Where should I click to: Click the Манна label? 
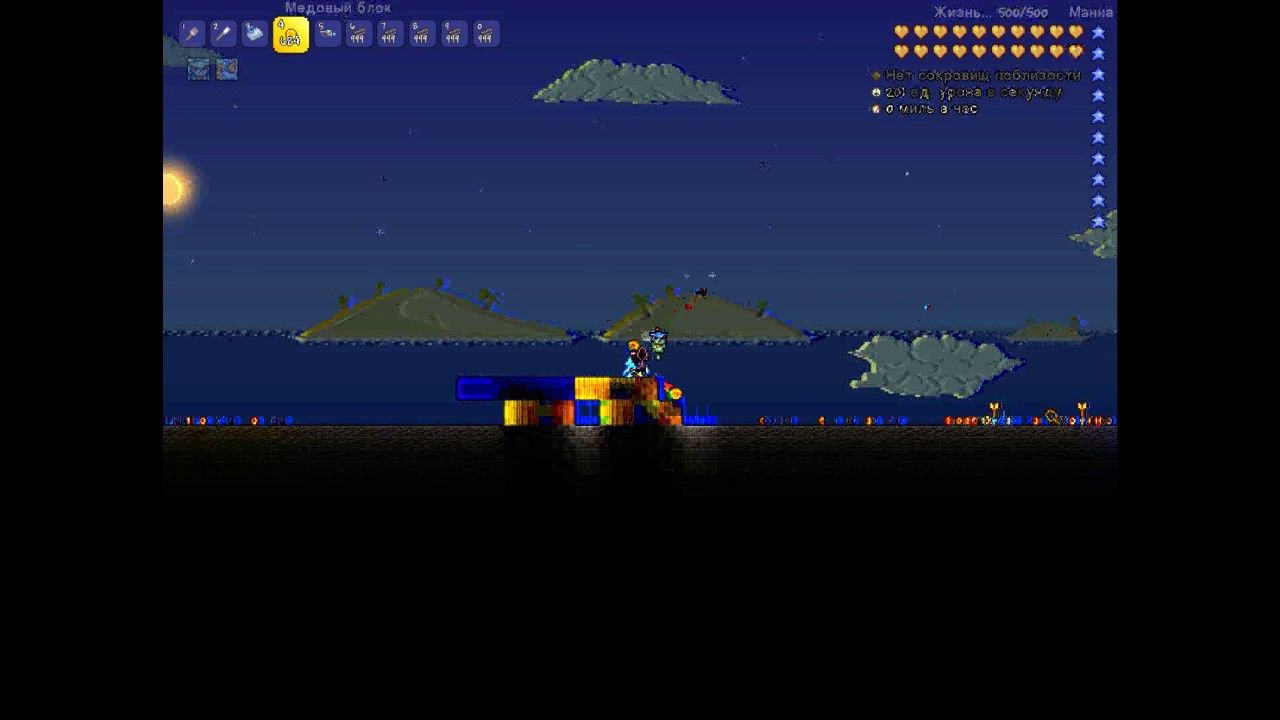point(1090,12)
